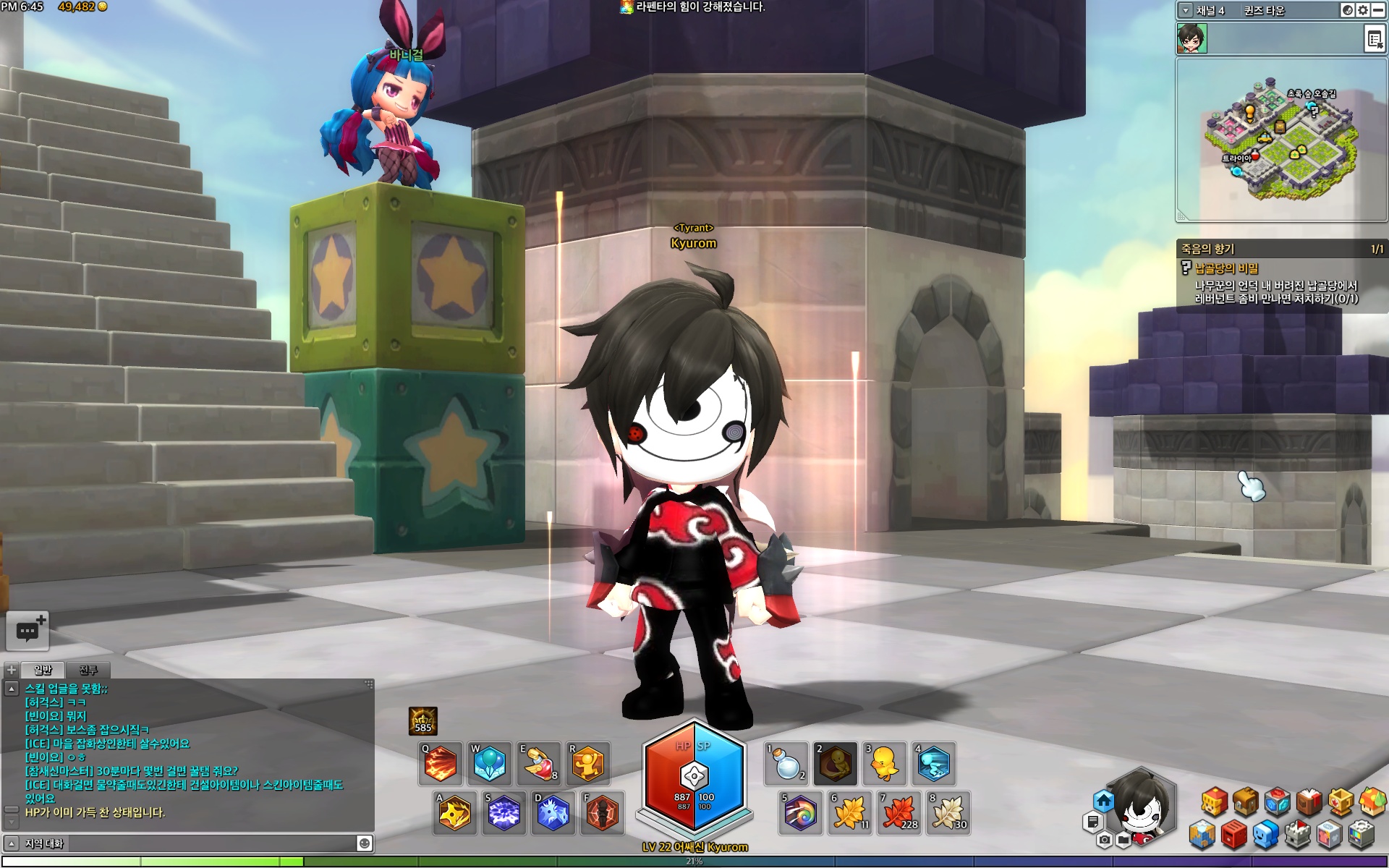The width and height of the screenshot is (1389, 868).
Task: Click the Queenstown minimap
Action: coord(1279,141)
